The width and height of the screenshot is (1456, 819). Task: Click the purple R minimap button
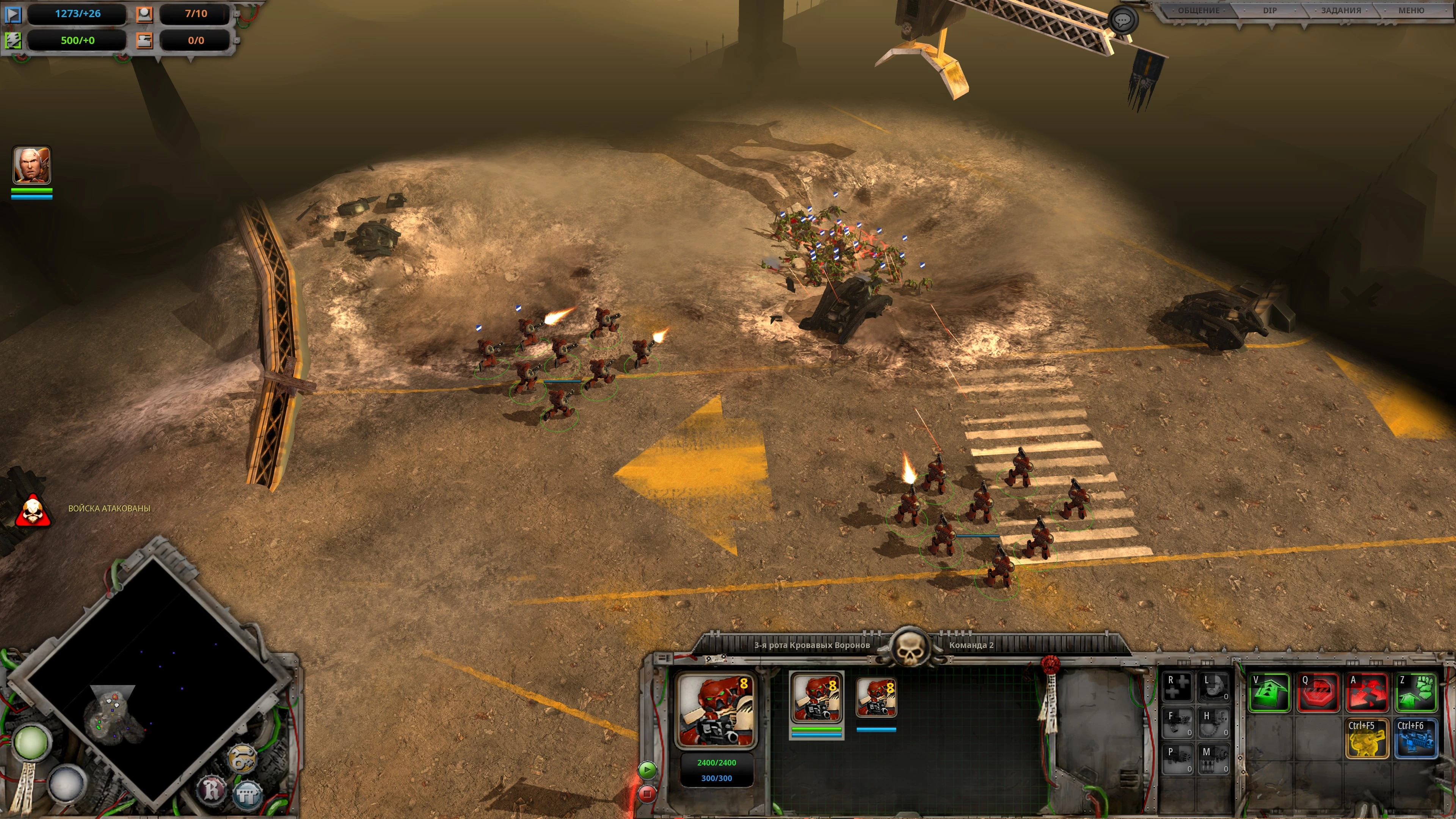tap(212, 789)
